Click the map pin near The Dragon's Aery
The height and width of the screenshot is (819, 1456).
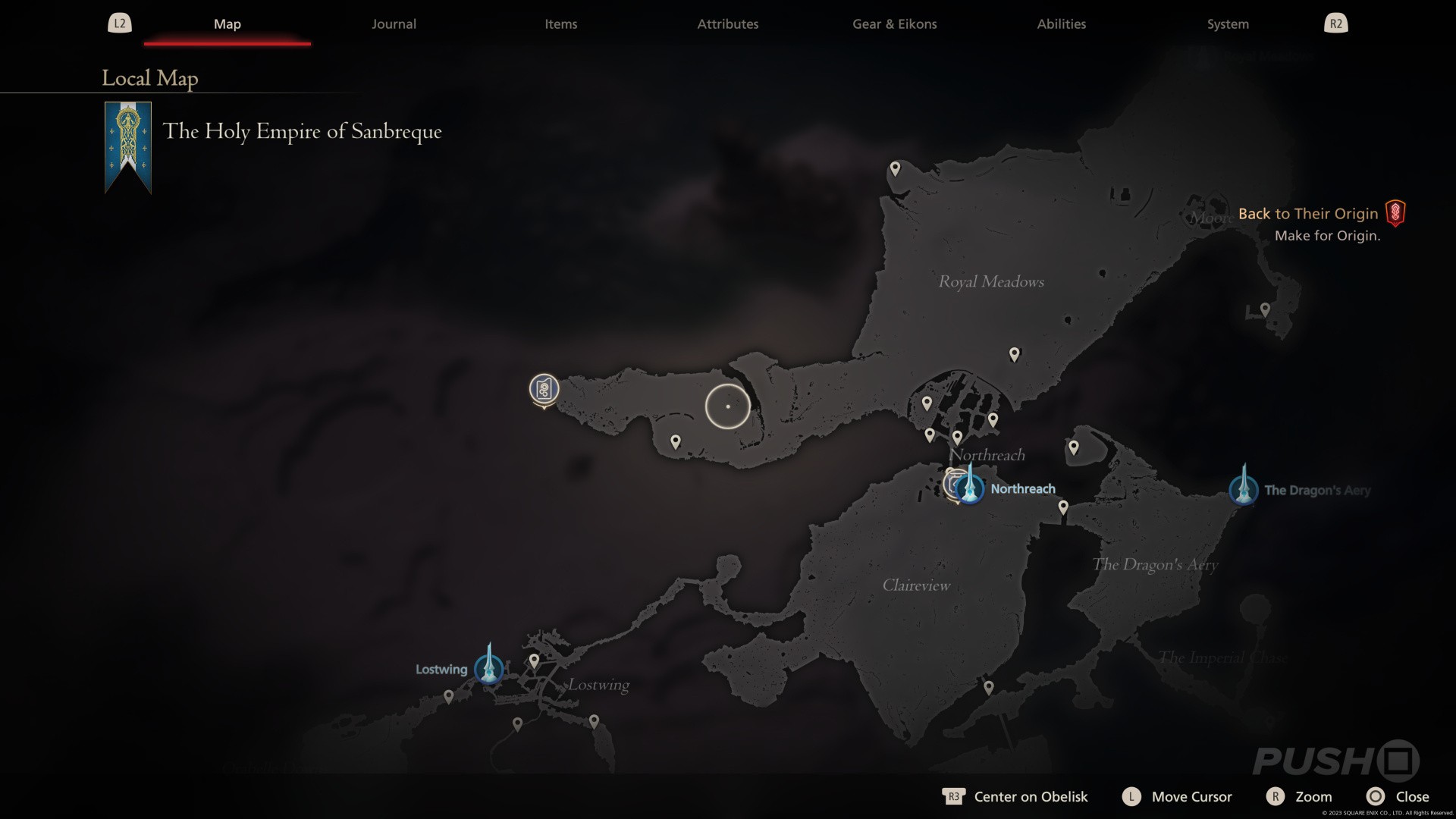click(x=1074, y=447)
